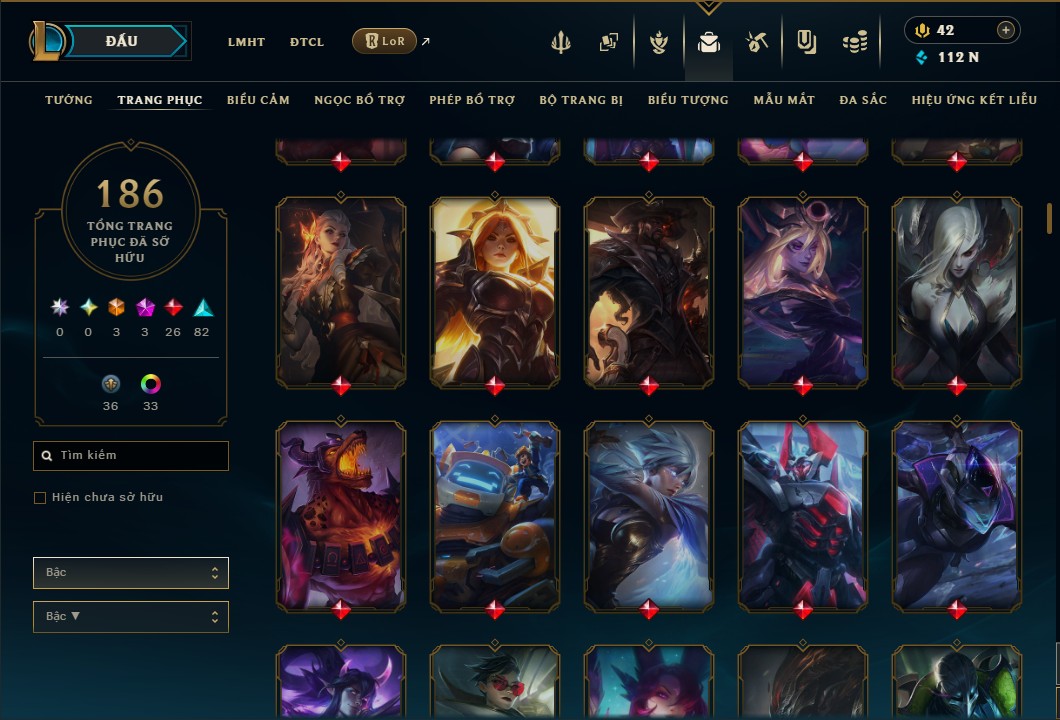The image size is (1060, 720).
Task: Click the ĐẤU play button
Action: [x=121, y=41]
